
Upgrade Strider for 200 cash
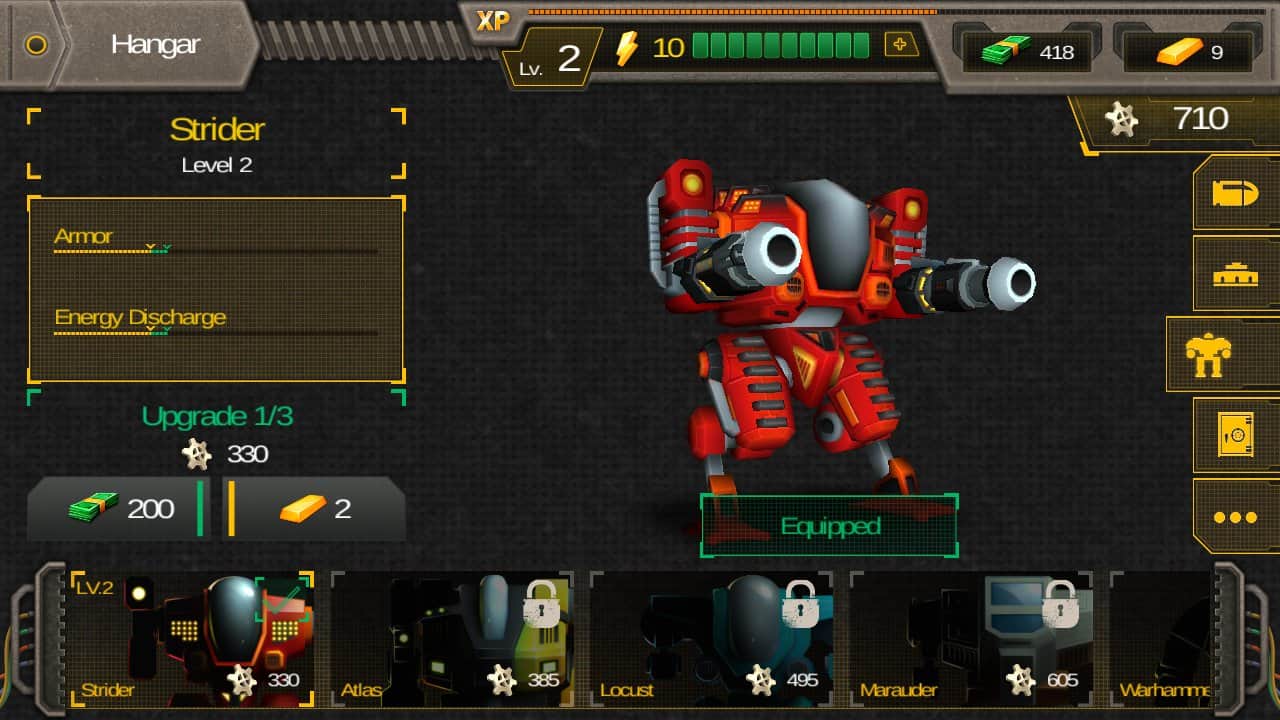[116, 509]
